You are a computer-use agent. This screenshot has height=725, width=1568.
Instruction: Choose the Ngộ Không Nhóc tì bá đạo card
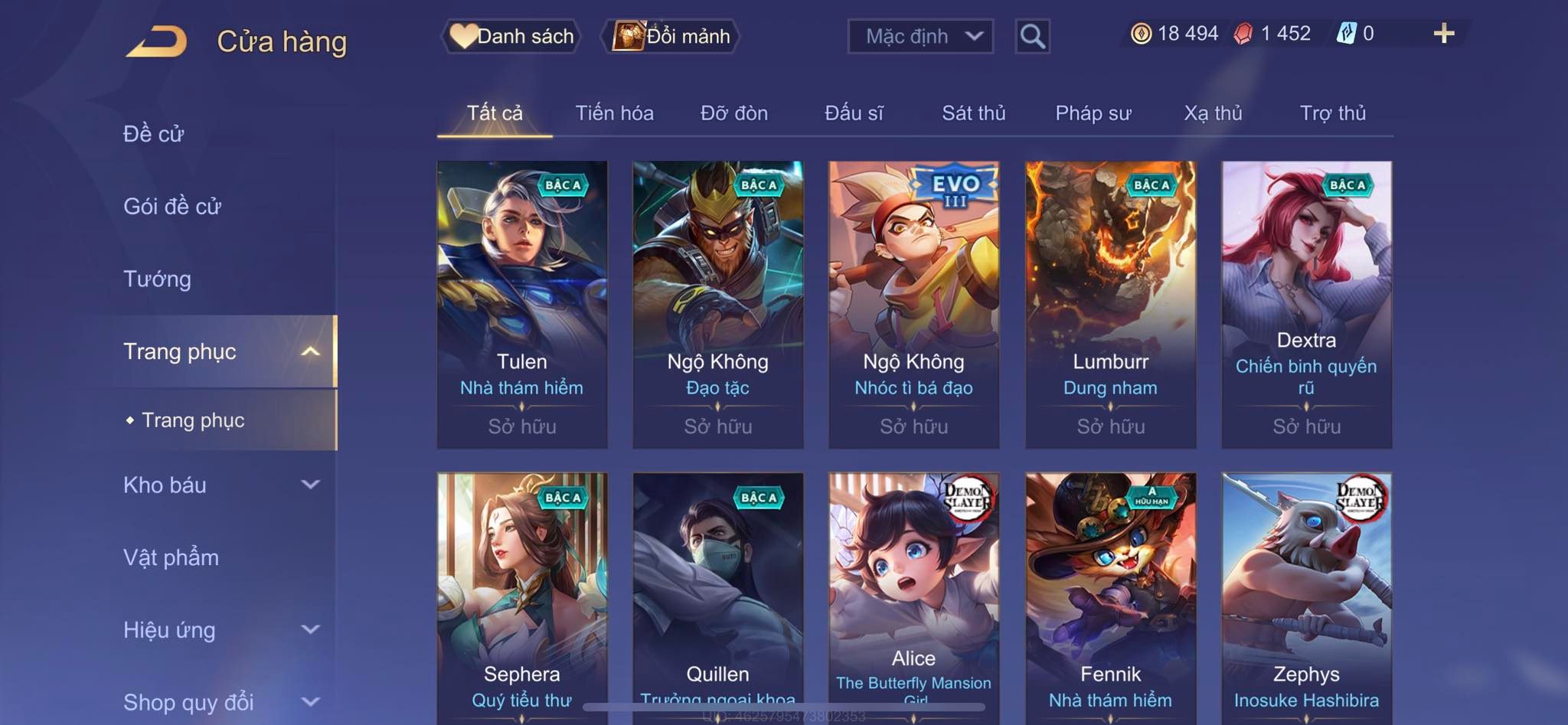(913, 304)
